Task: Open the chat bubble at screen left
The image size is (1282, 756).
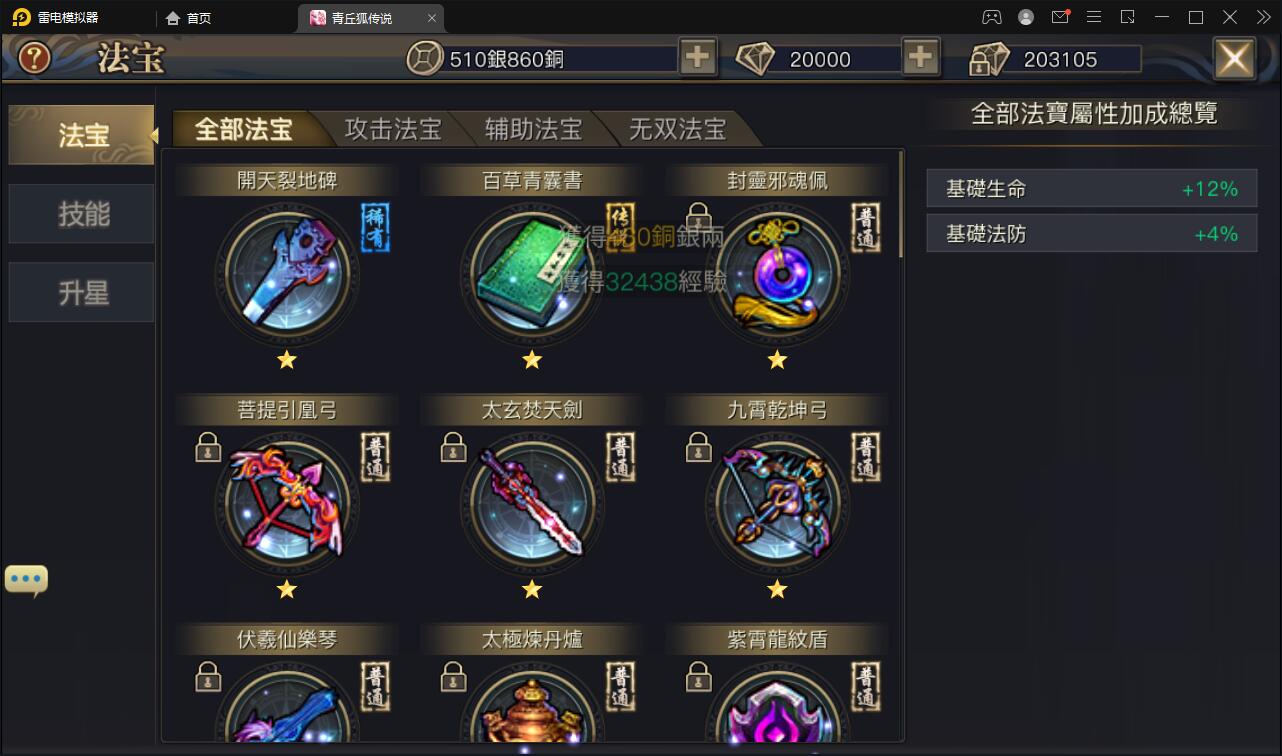Action: [26, 579]
